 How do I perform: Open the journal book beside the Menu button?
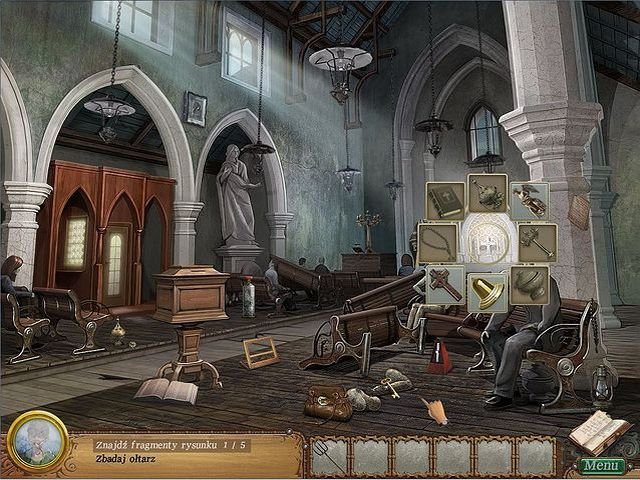tap(602, 431)
